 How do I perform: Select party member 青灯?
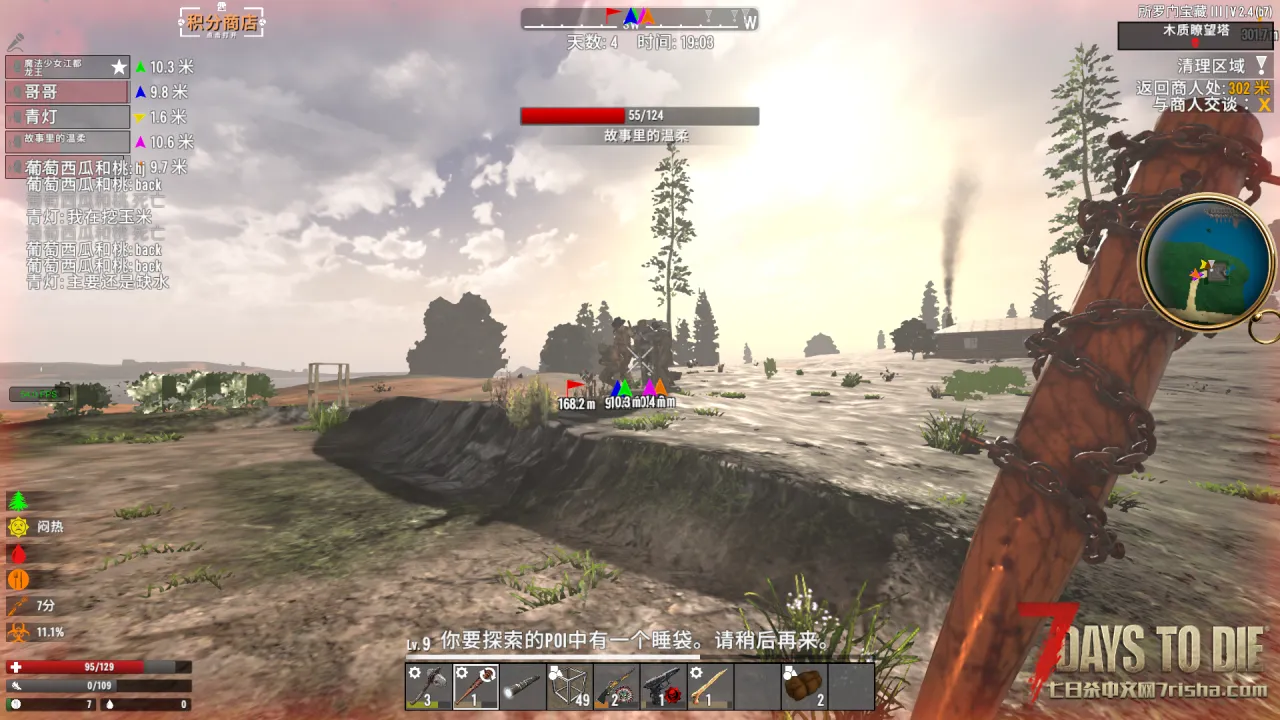coord(67,117)
